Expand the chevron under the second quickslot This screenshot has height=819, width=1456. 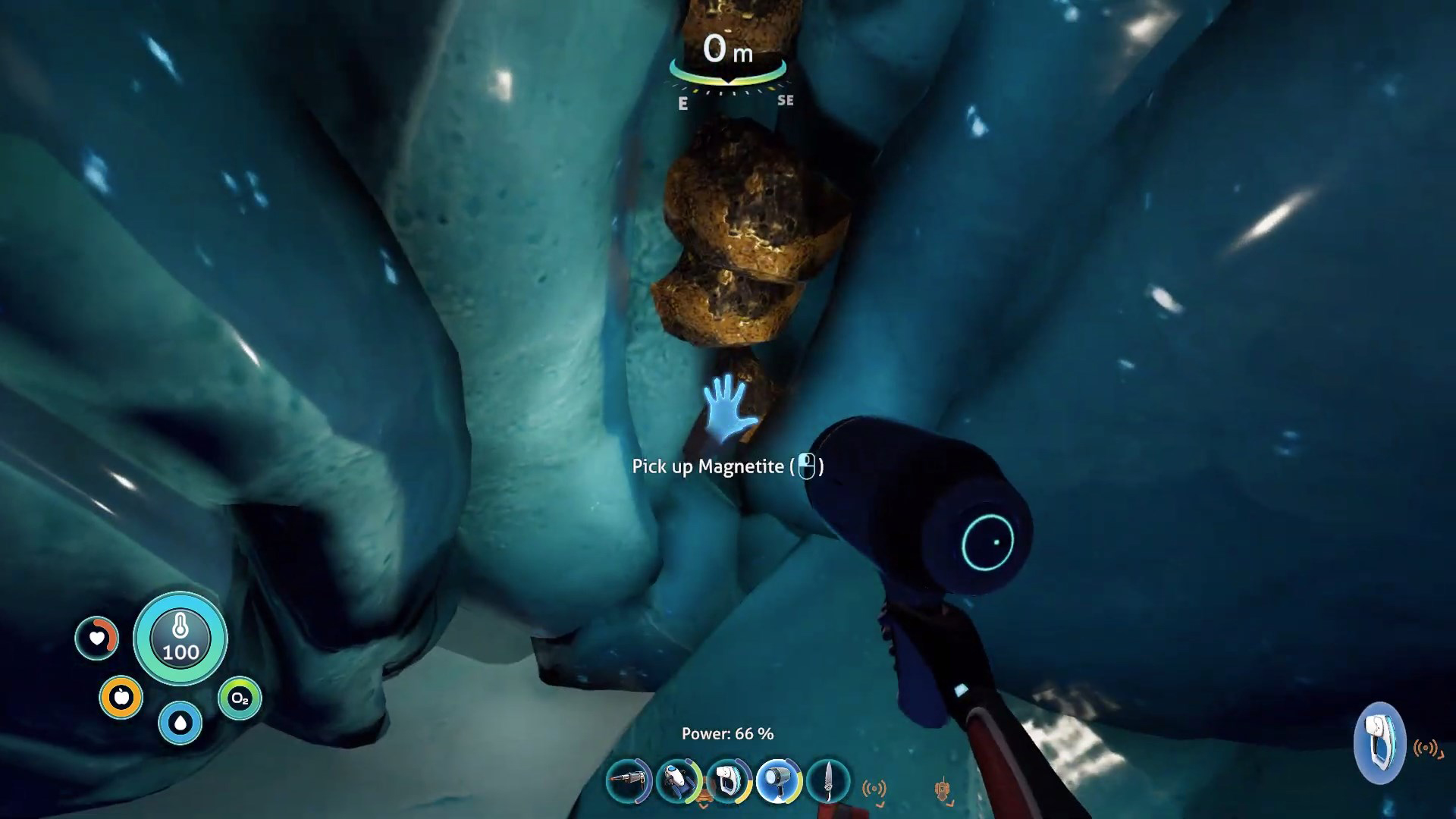coord(702,805)
